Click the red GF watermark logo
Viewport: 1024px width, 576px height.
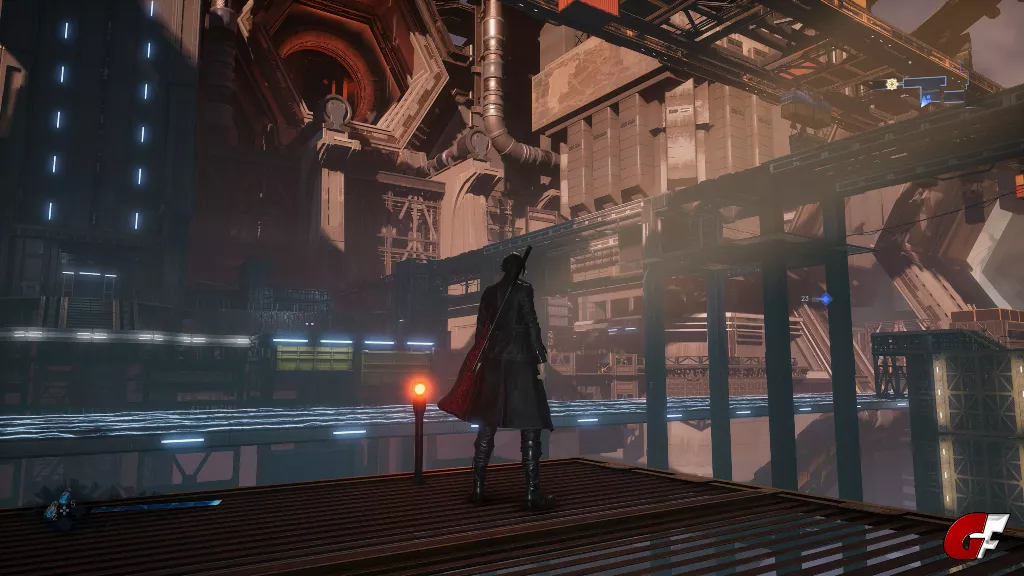976,537
